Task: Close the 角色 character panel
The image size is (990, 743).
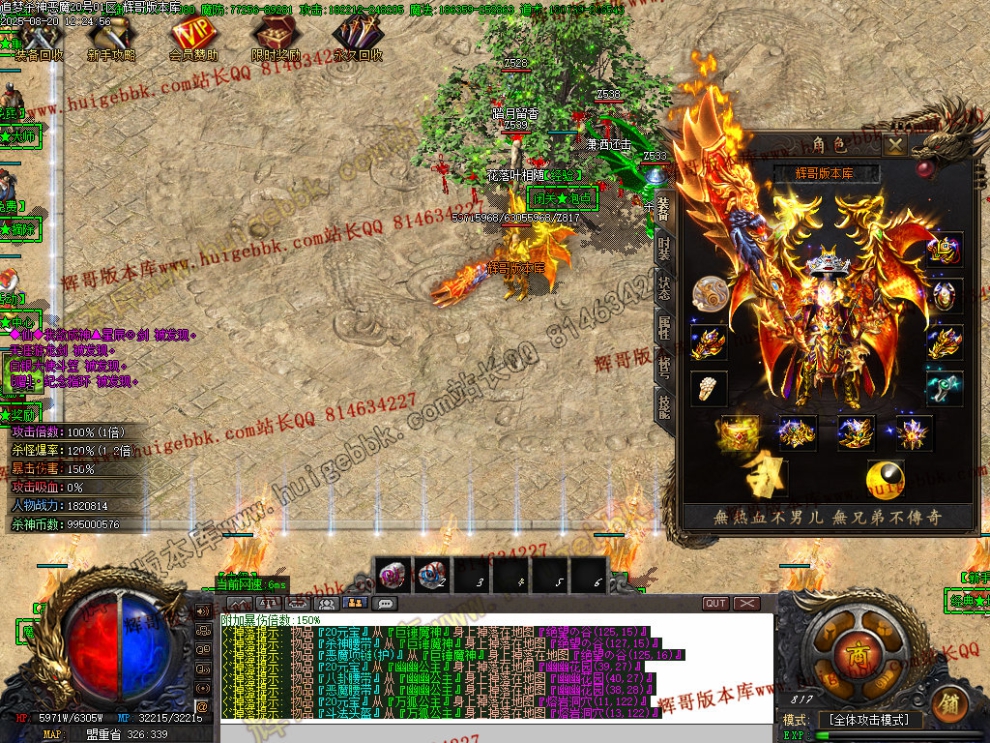Action: point(896,146)
